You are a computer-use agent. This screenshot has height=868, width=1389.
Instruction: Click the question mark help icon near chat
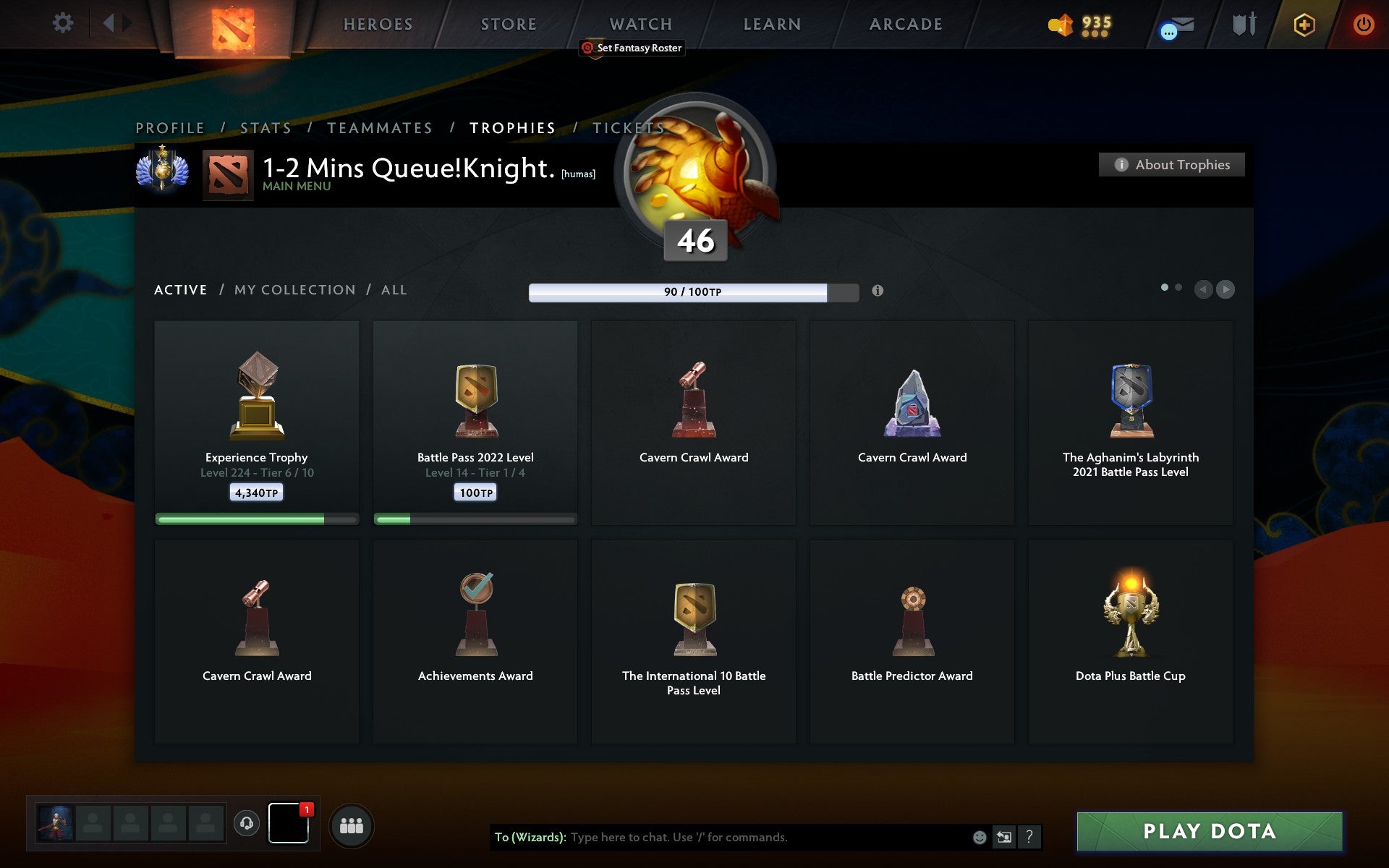point(1029,838)
